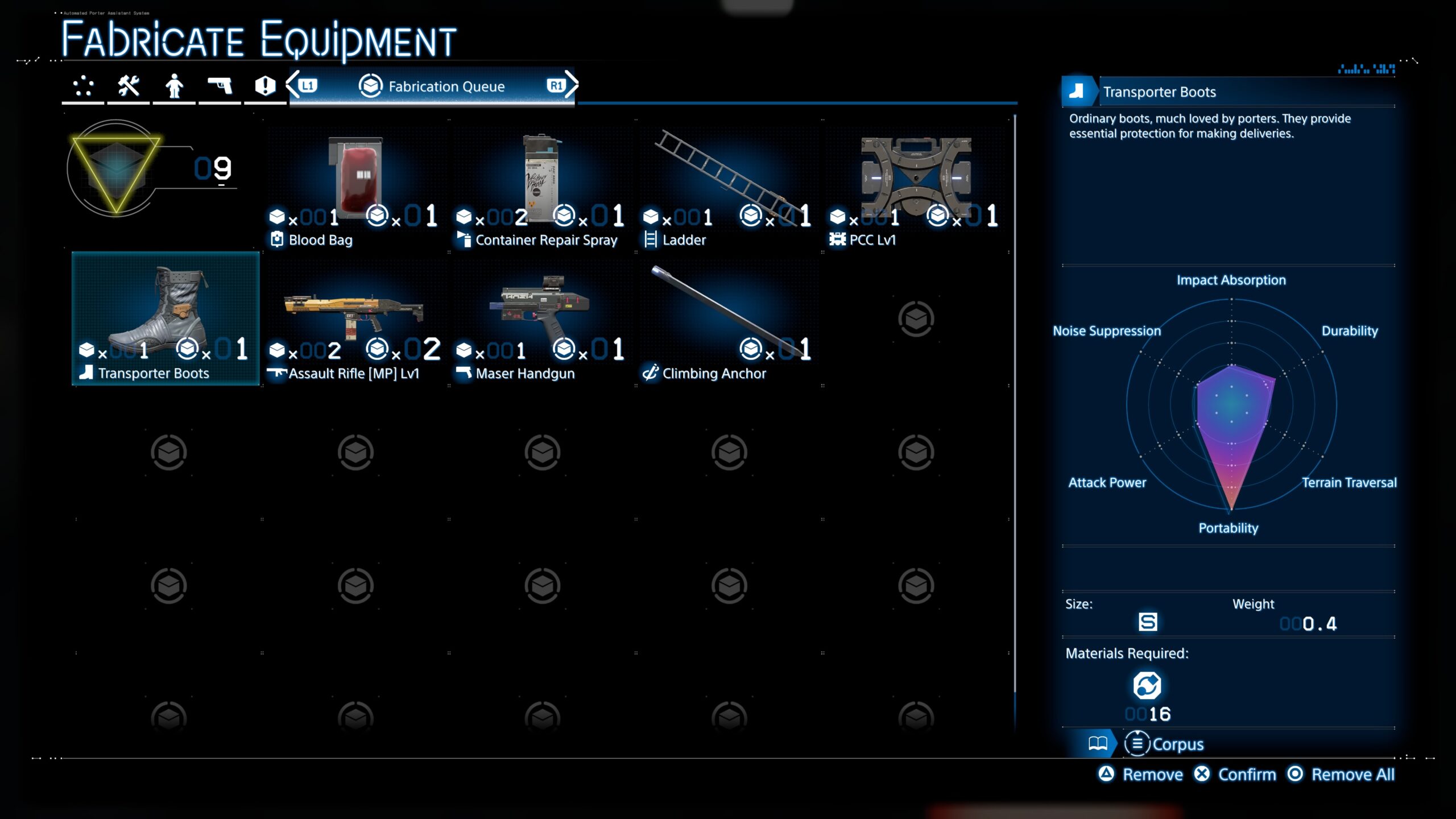
Task: Confirm the fabrication queue
Action: tap(1235, 774)
